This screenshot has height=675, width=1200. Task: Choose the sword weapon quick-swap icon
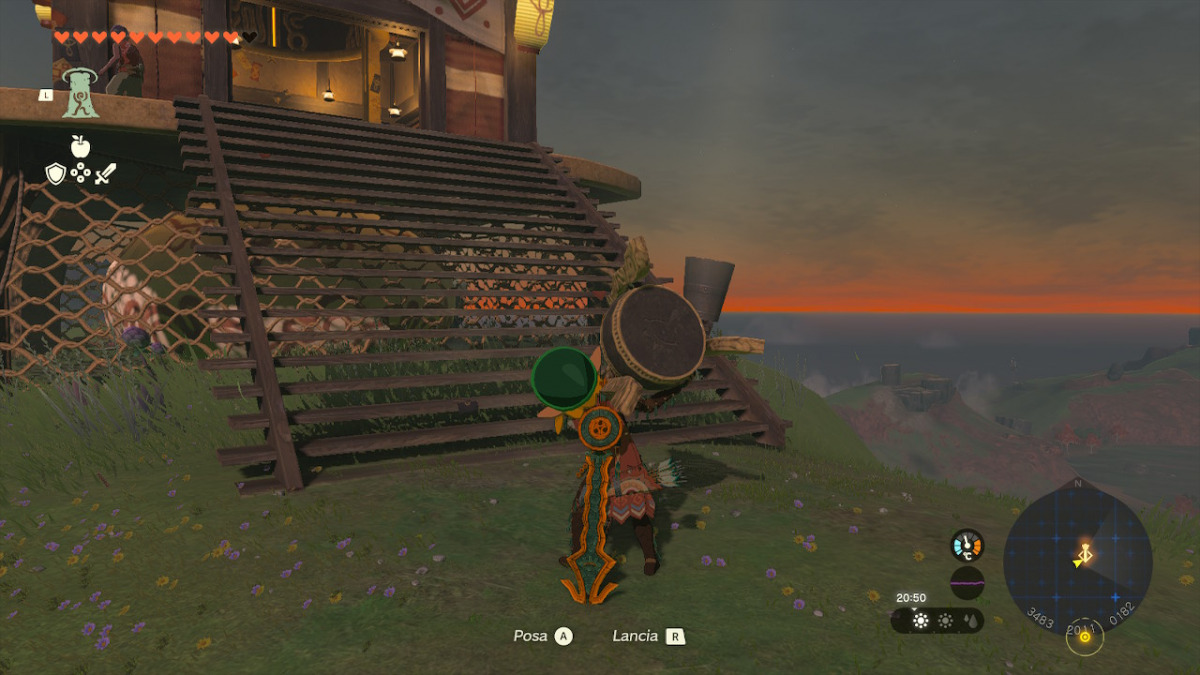coord(105,174)
